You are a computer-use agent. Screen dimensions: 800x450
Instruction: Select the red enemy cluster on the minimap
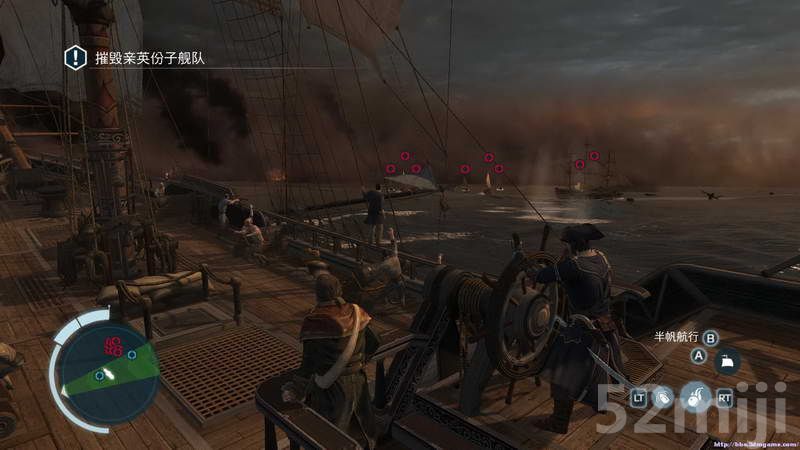113,347
